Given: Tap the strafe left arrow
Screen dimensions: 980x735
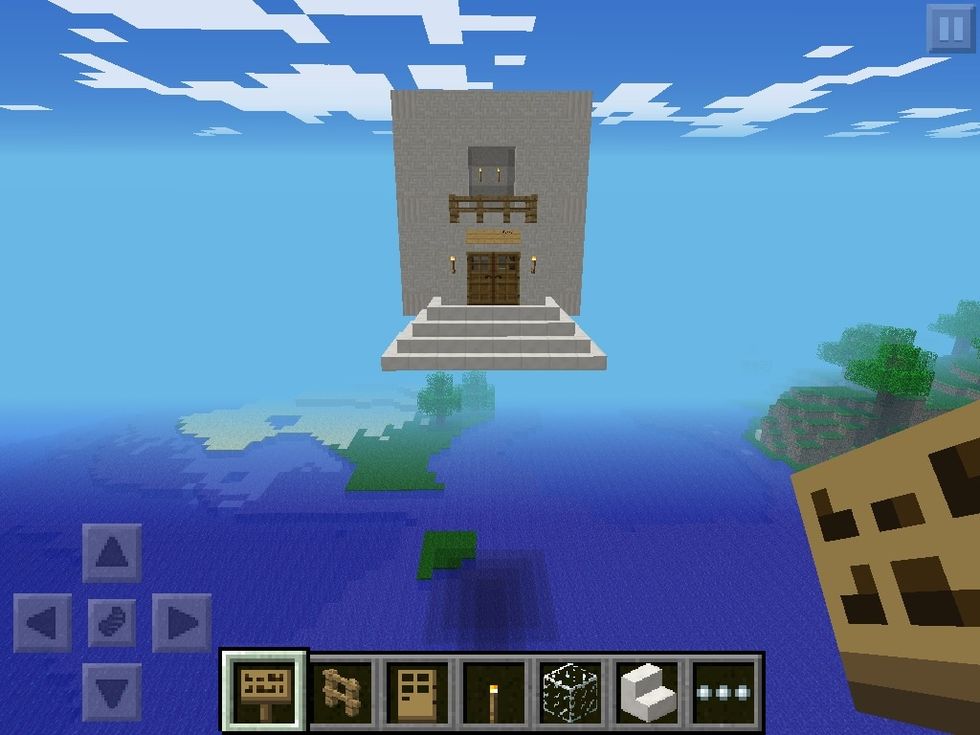Looking at the screenshot, I should [x=43, y=623].
